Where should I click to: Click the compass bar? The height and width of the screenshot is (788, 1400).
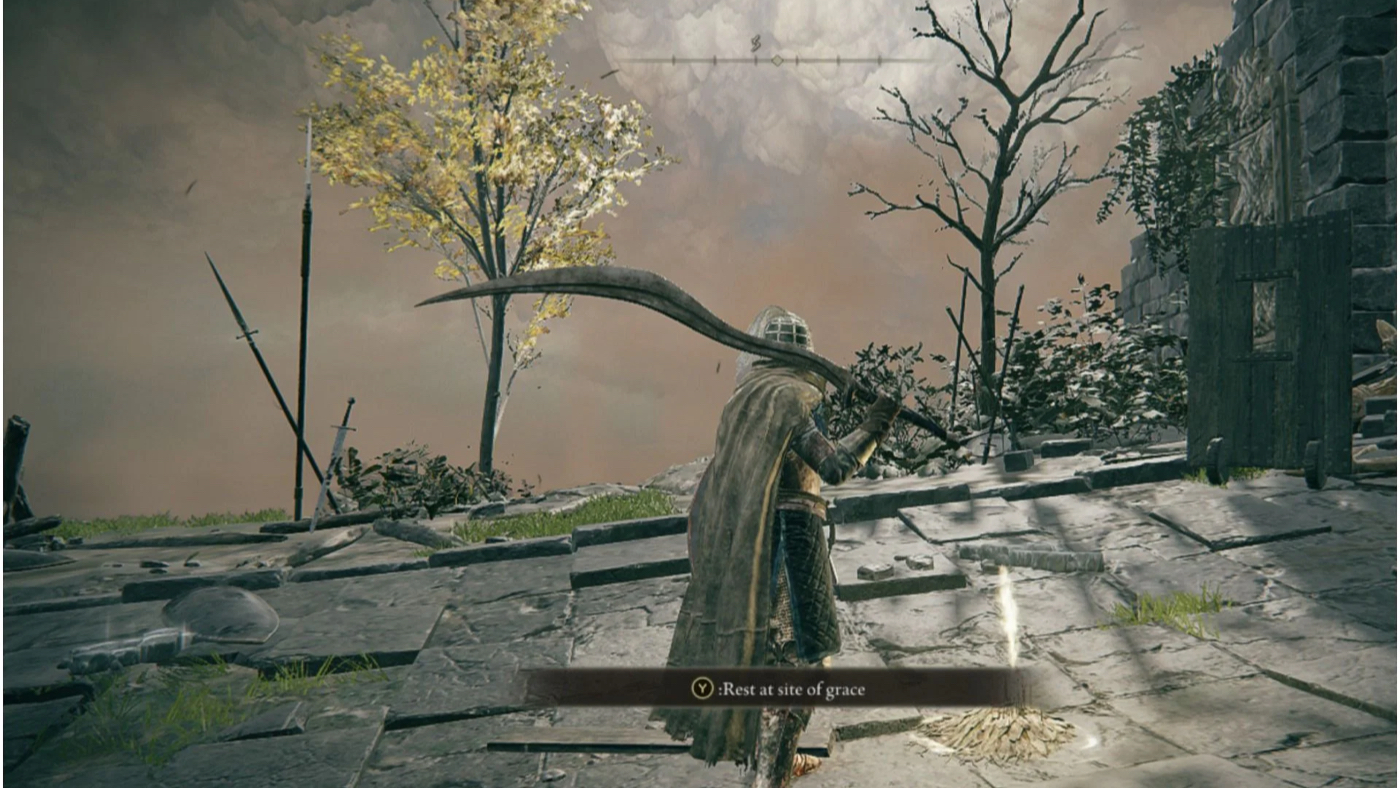(x=776, y=60)
